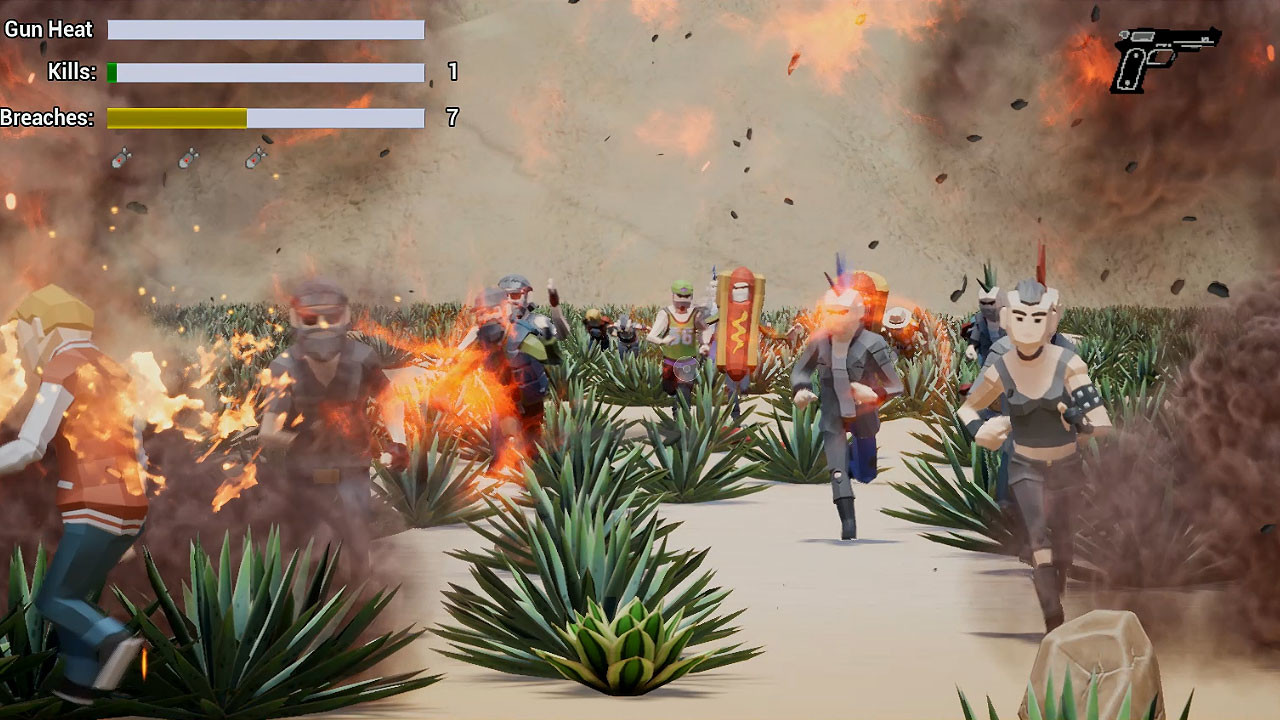1280x720 pixels.
Task: Click the empty Gun Heat bar
Action: [x=265, y=29]
